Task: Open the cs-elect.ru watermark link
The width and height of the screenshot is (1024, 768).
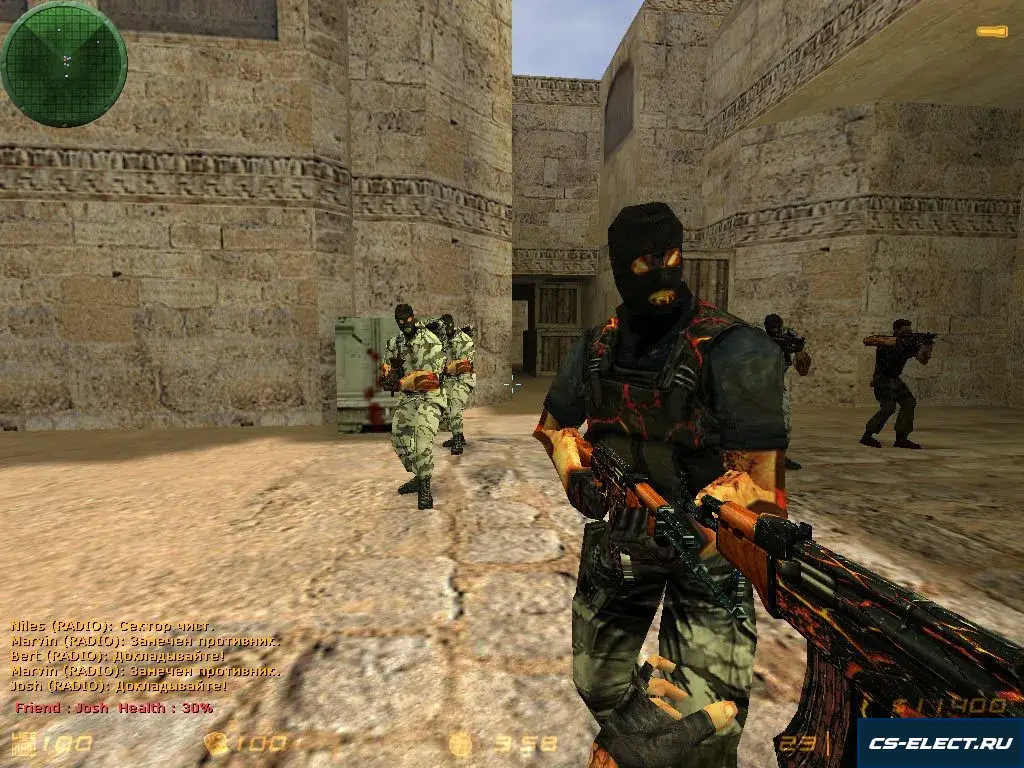Action: point(940,743)
